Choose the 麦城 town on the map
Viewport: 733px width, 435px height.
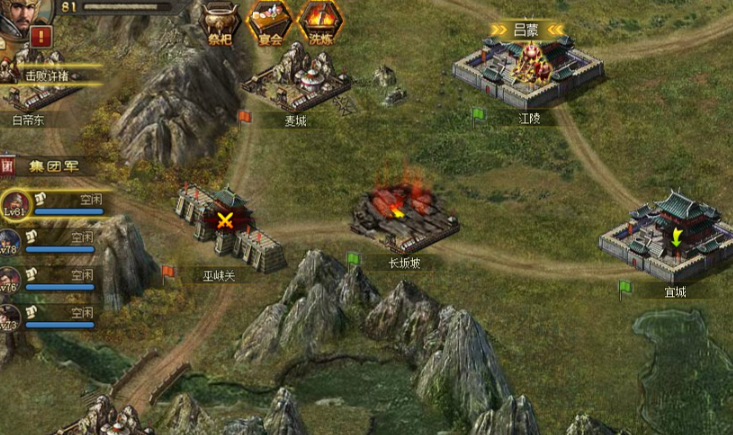(x=294, y=78)
